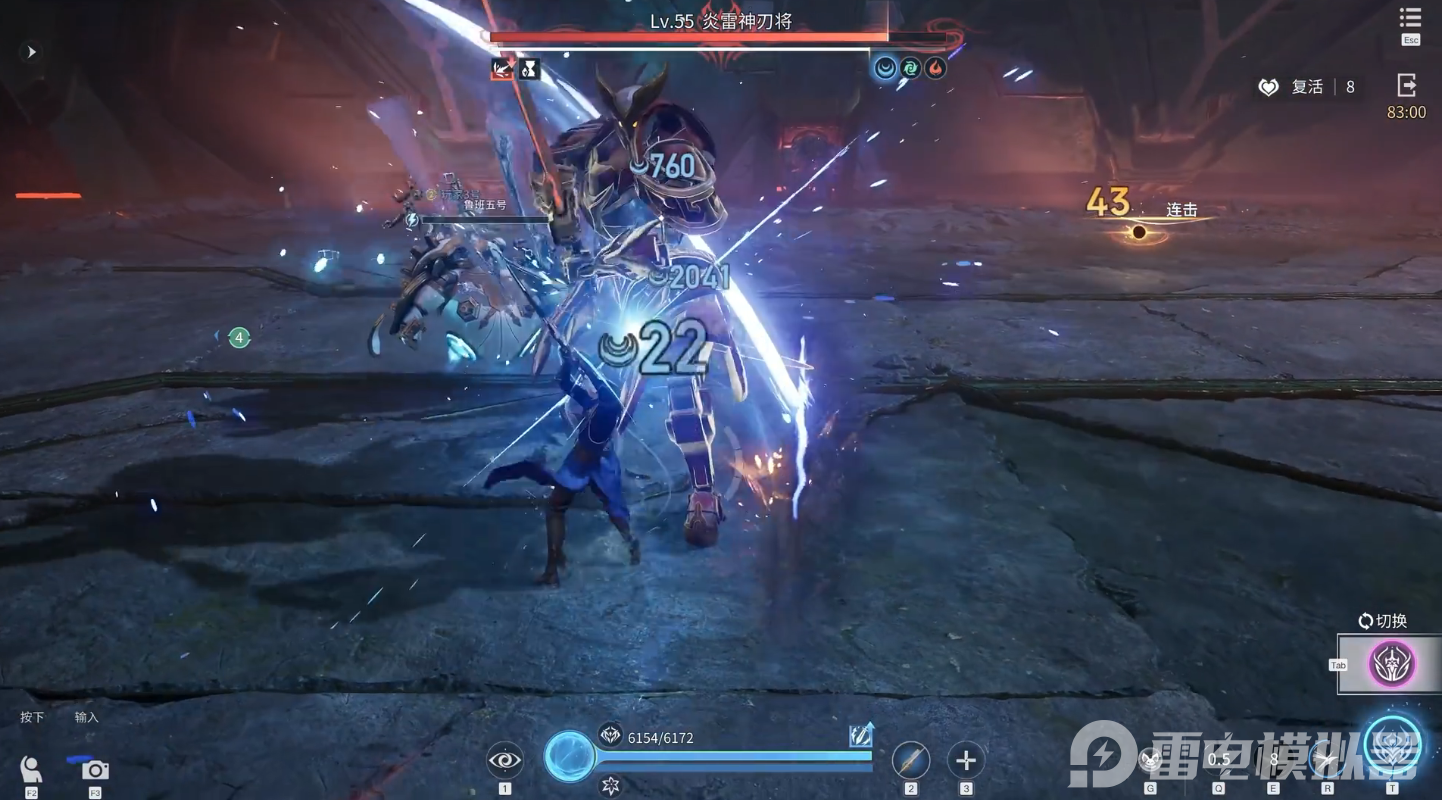
Task: Click the glowing blue character orb
Action: [570, 756]
